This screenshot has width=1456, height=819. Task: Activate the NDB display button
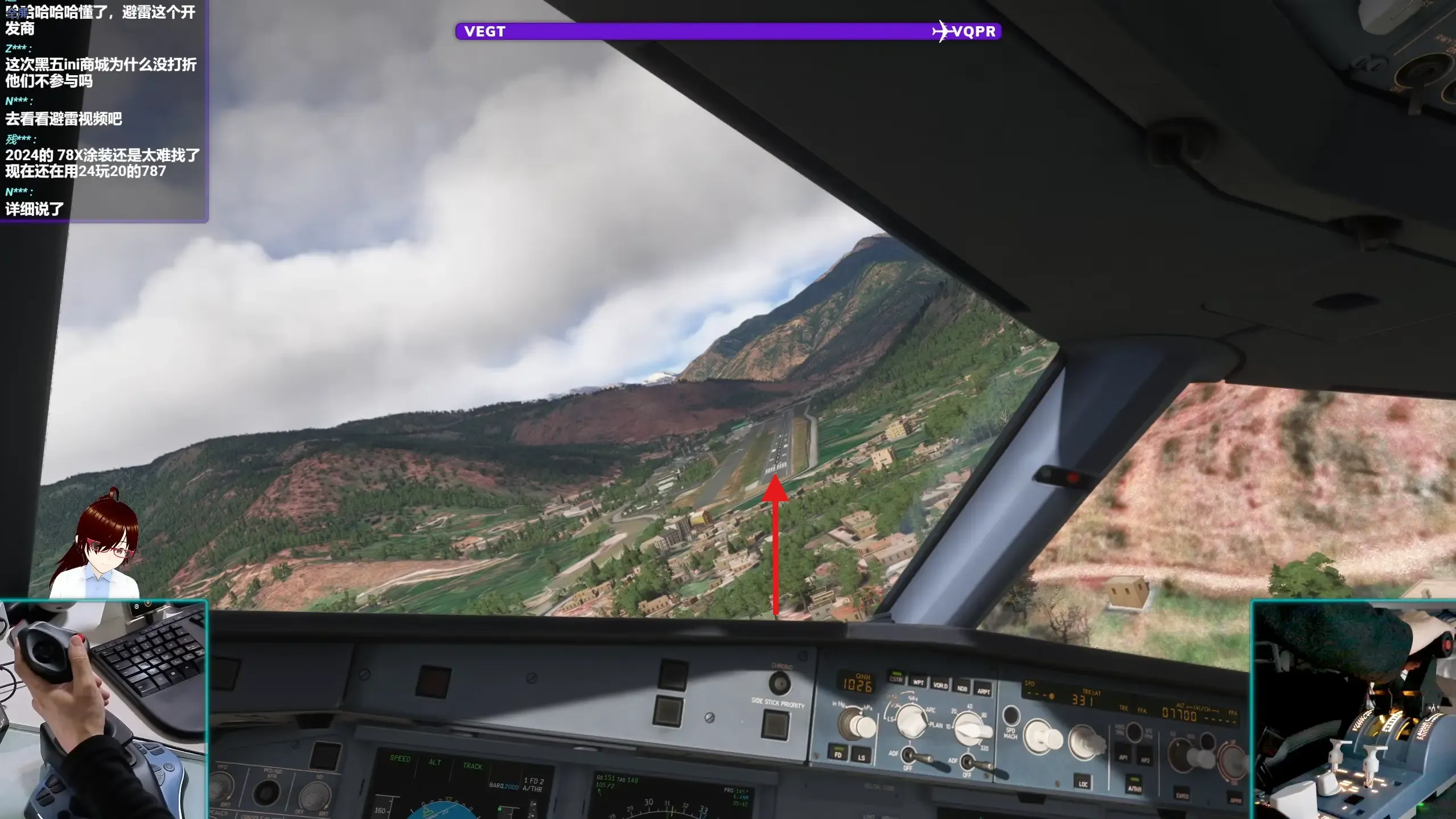962,688
